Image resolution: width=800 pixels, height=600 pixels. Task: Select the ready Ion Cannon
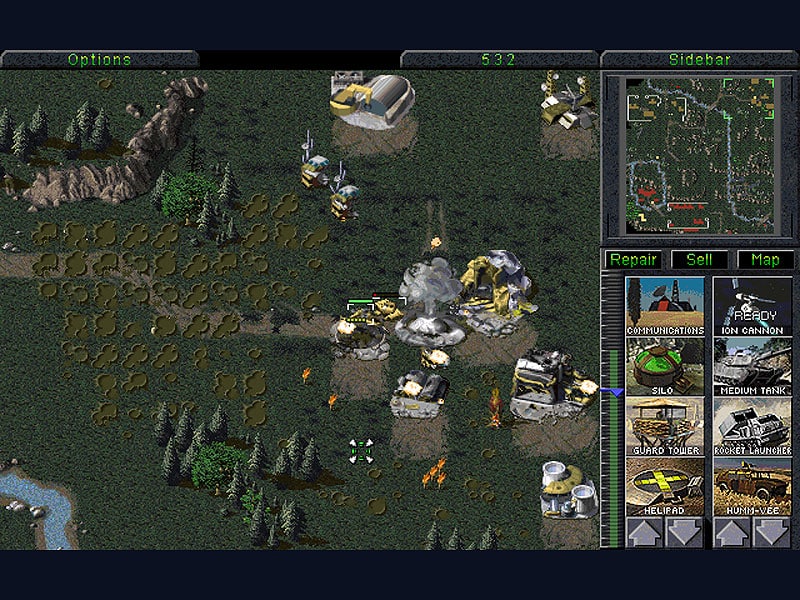pyautogui.click(x=753, y=306)
